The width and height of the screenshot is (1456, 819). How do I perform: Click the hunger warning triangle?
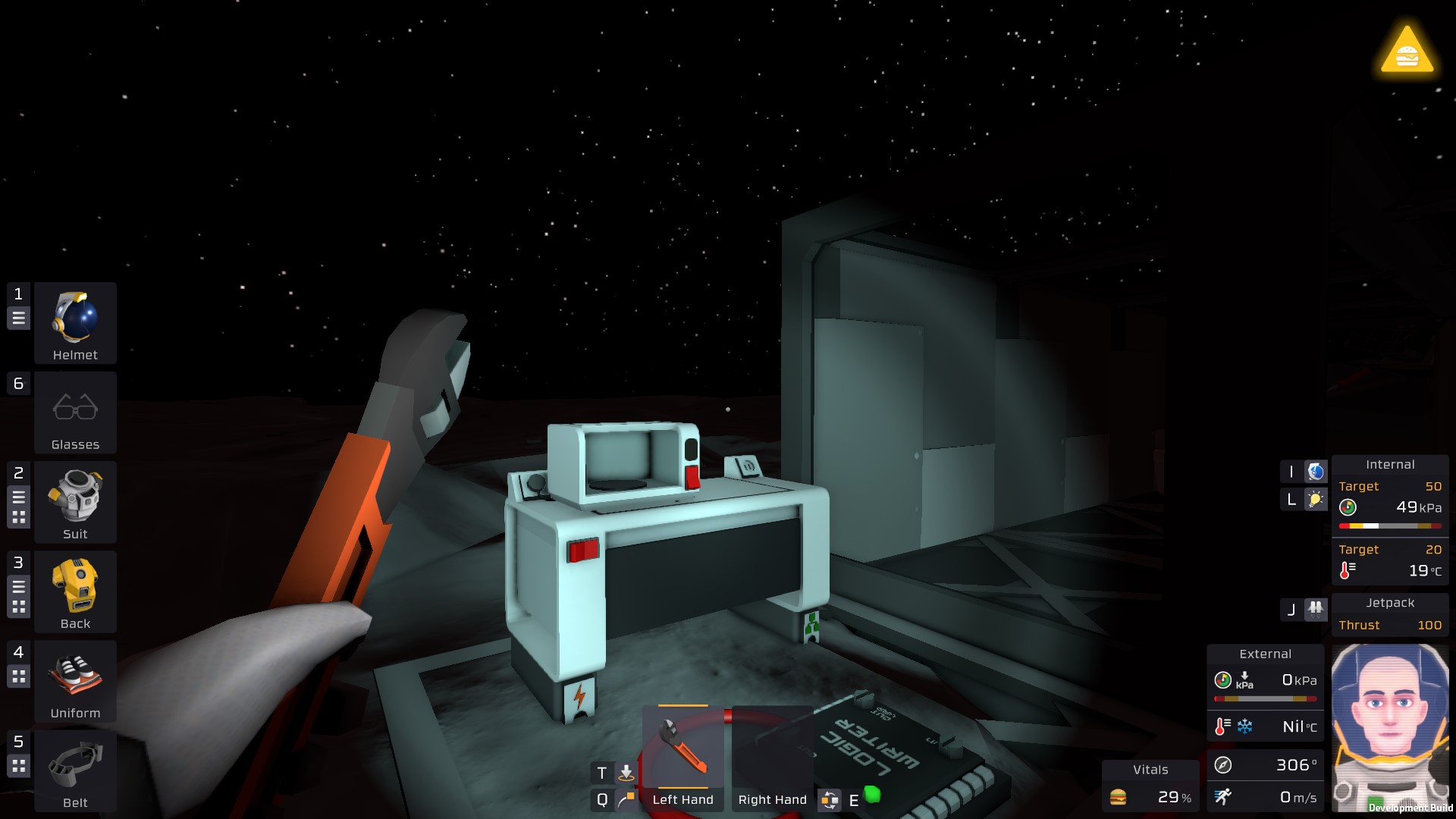pyautogui.click(x=1407, y=52)
